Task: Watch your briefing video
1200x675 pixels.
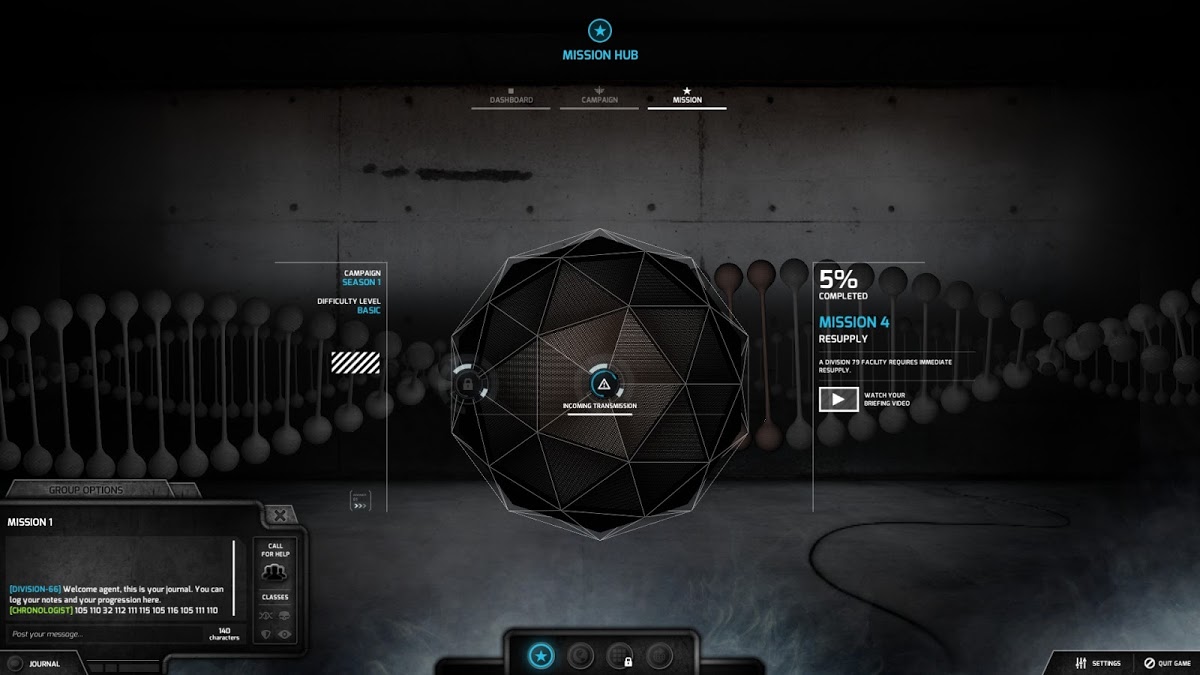Action: coord(838,399)
